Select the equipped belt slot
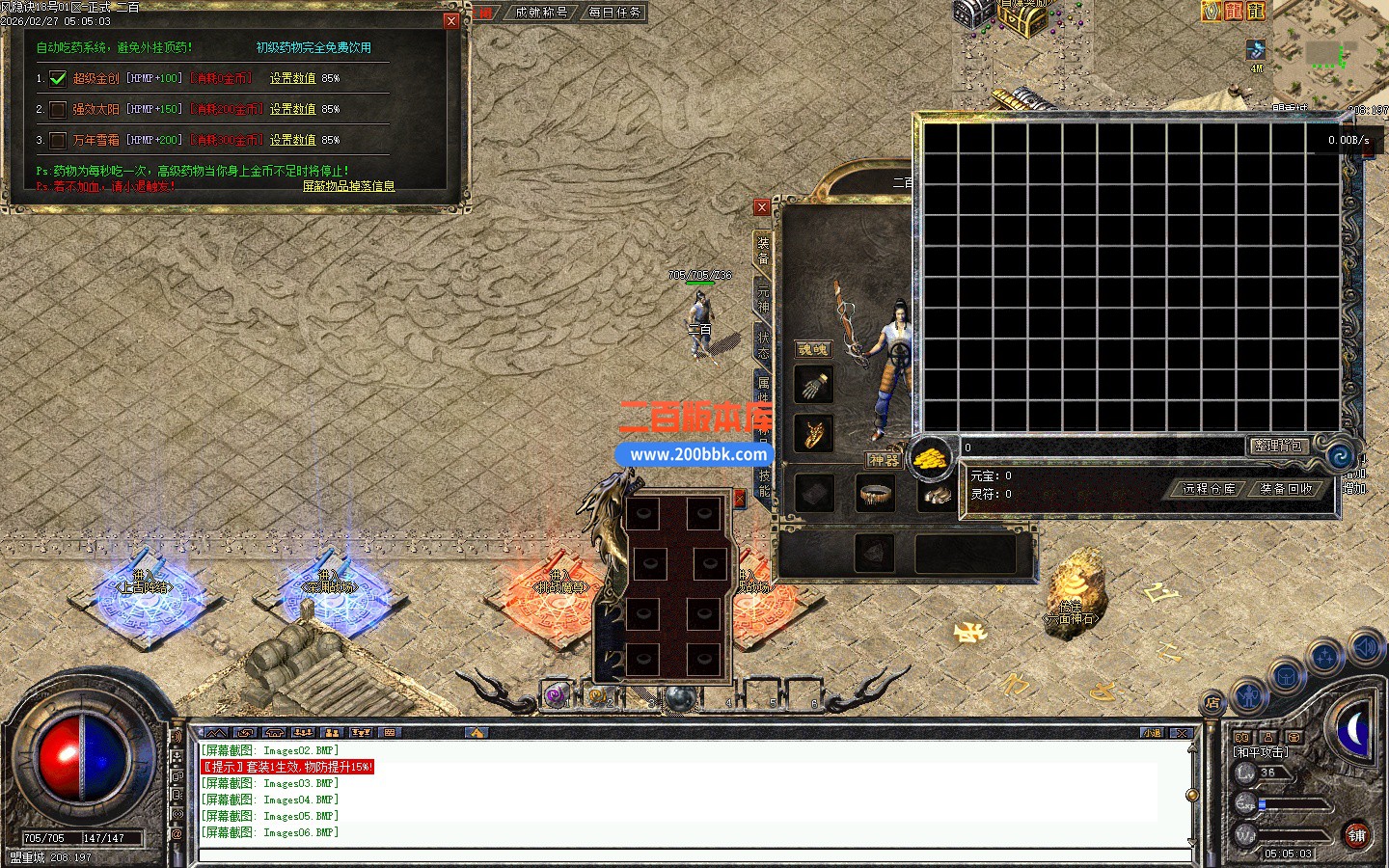1389x868 pixels. point(875,494)
